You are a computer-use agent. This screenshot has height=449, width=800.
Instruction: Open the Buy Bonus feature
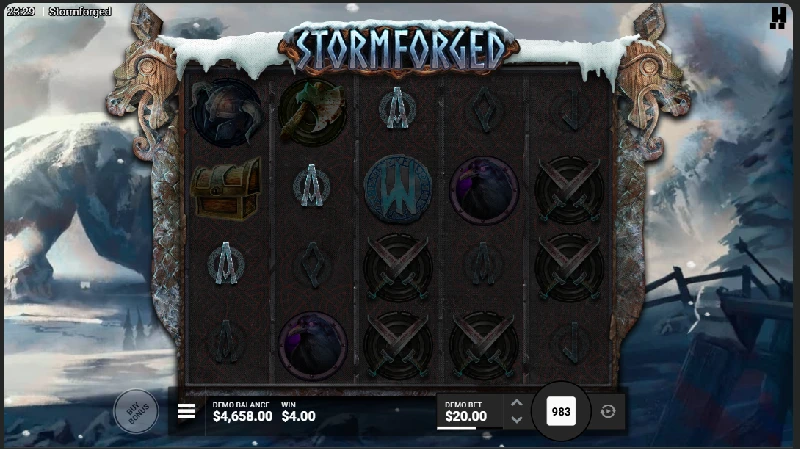(136, 410)
